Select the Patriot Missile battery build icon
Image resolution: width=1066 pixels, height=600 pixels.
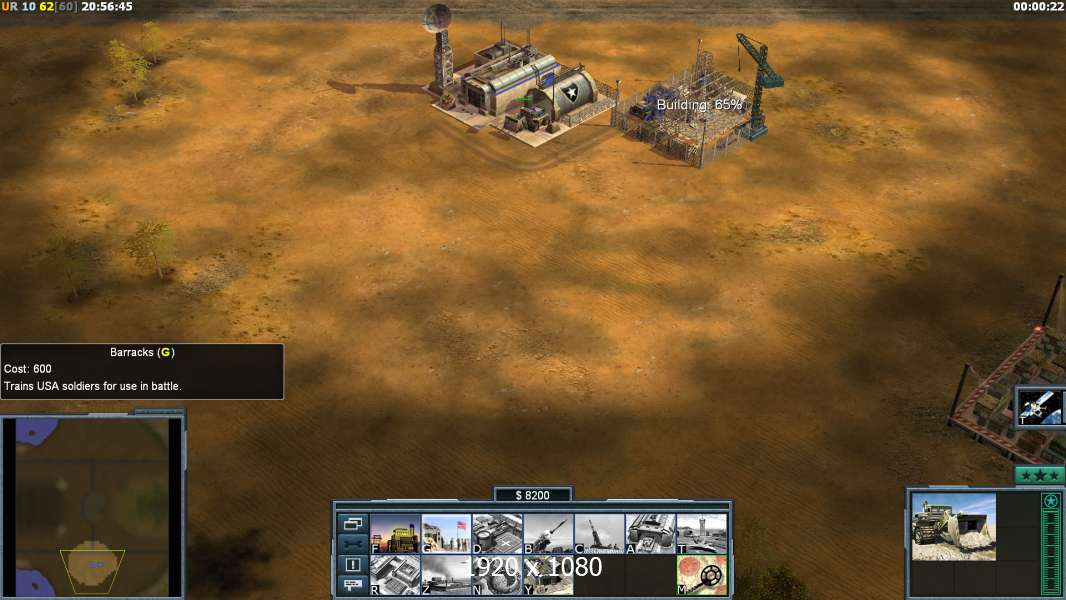(548, 534)
